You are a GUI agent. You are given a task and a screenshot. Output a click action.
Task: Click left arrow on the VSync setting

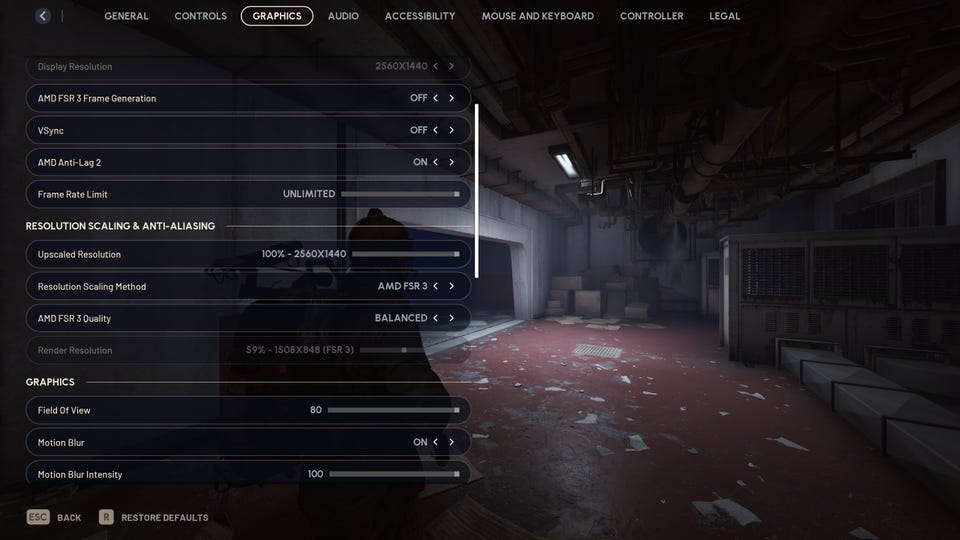coord(435,130)
